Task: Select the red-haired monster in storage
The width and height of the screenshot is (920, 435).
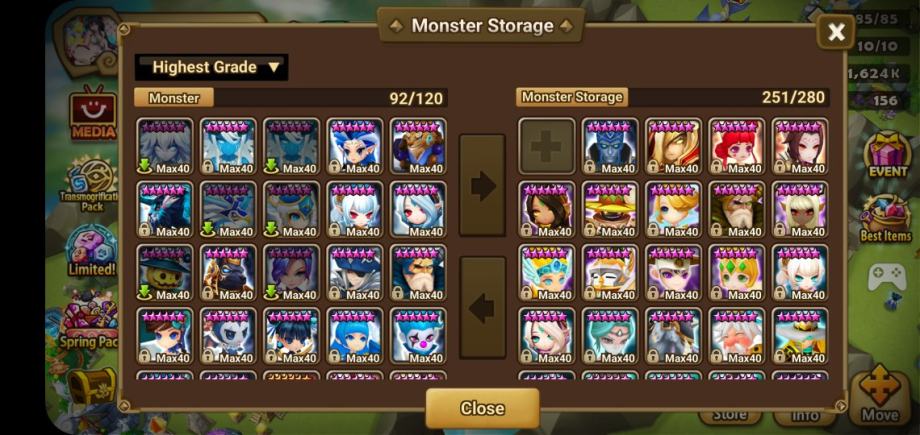Action: (x=736, y=146)
